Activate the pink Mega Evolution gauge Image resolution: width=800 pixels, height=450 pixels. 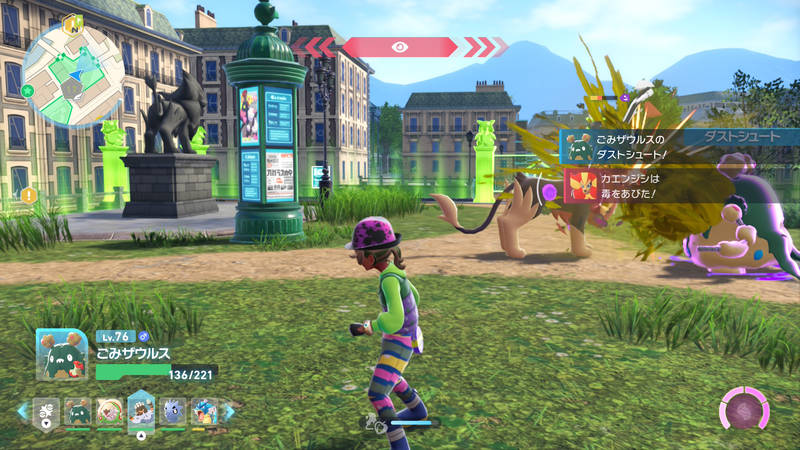[744, 410]
